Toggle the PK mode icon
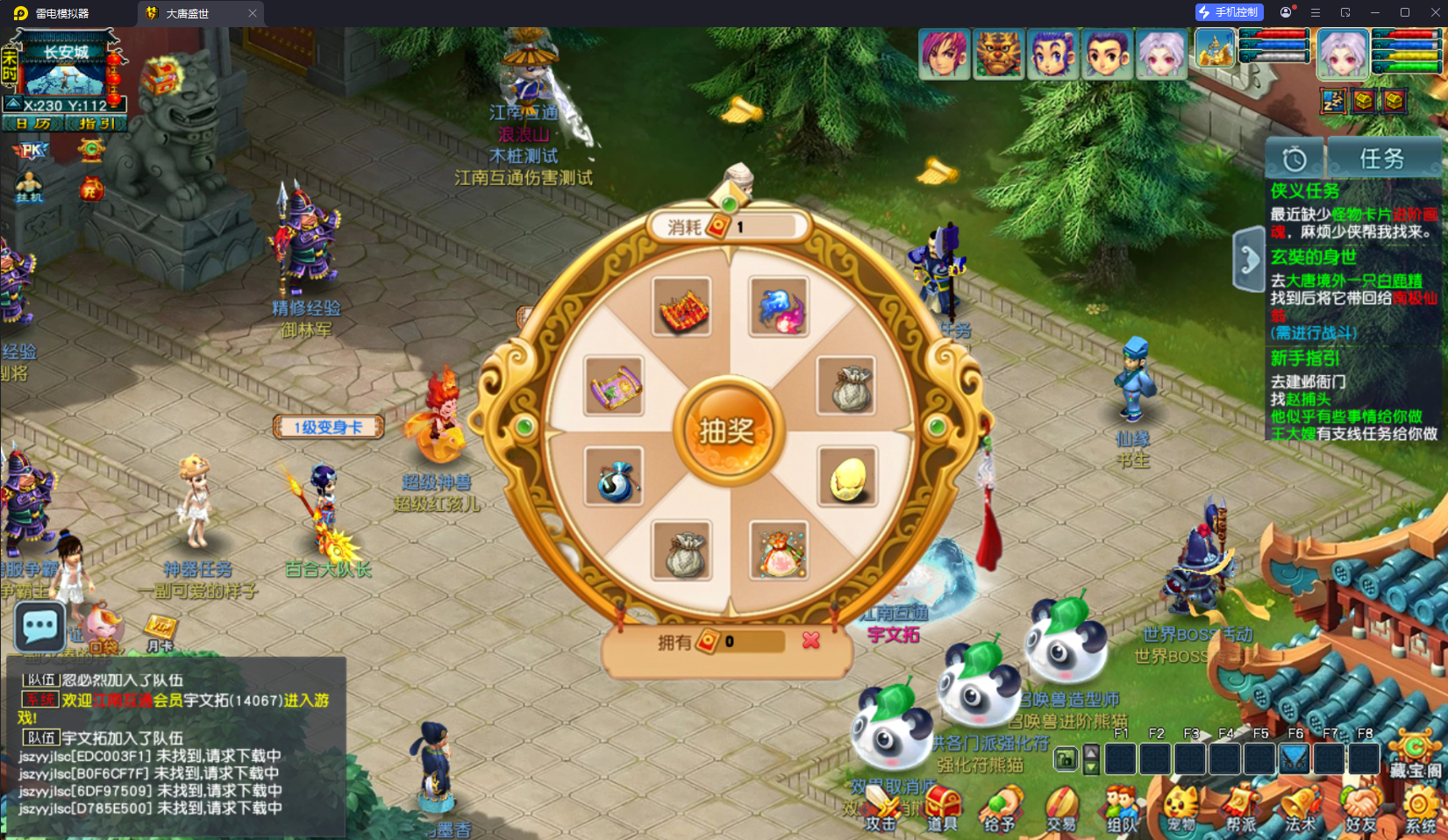Screen dimensions: 1448x840 31,151
